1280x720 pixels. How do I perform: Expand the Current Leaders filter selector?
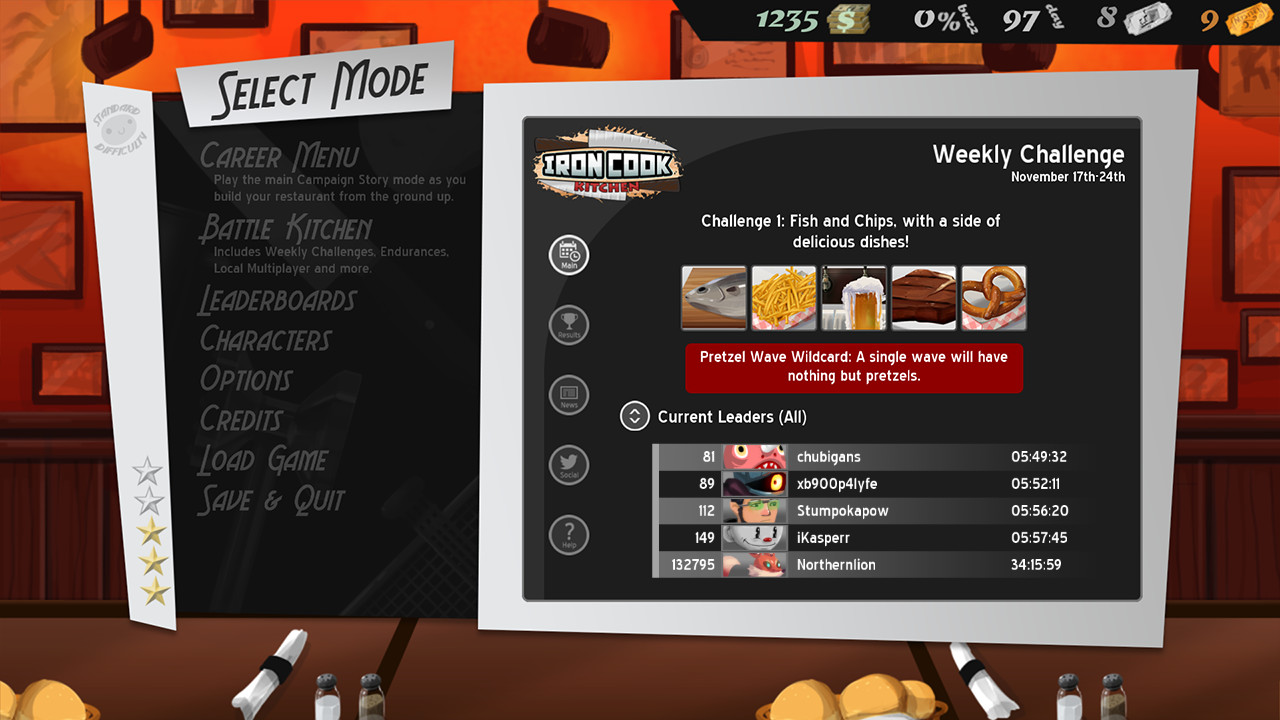634,416
